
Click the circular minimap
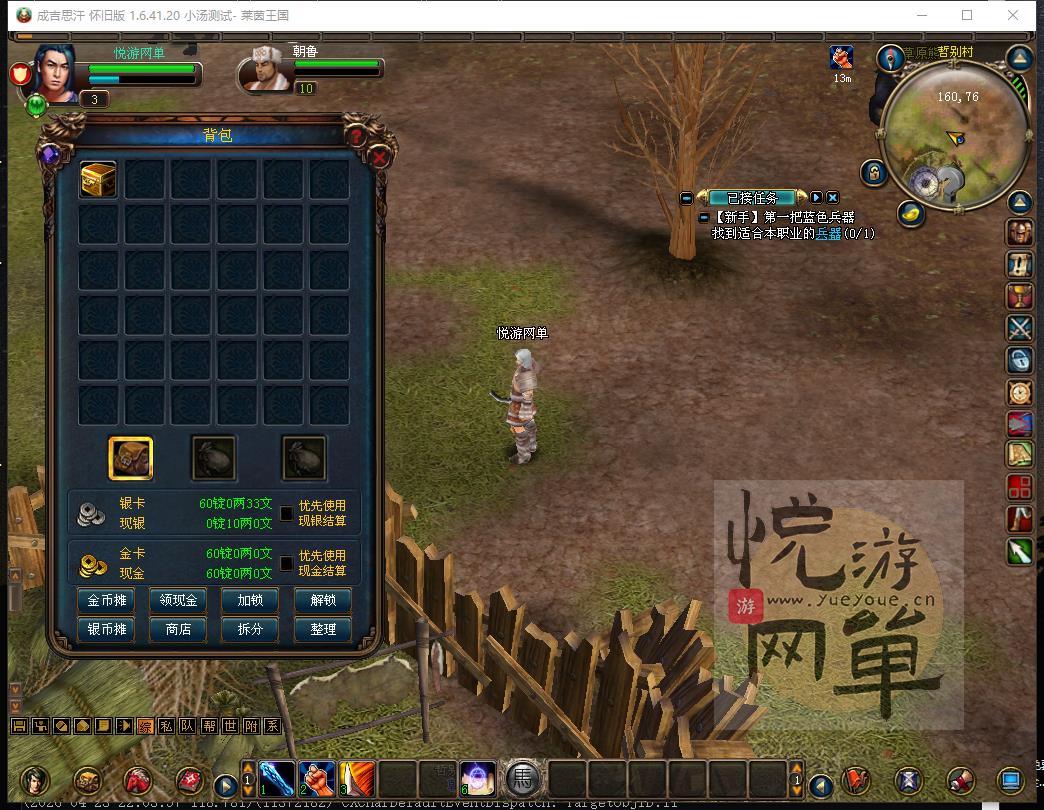click(x=954, y=126)
